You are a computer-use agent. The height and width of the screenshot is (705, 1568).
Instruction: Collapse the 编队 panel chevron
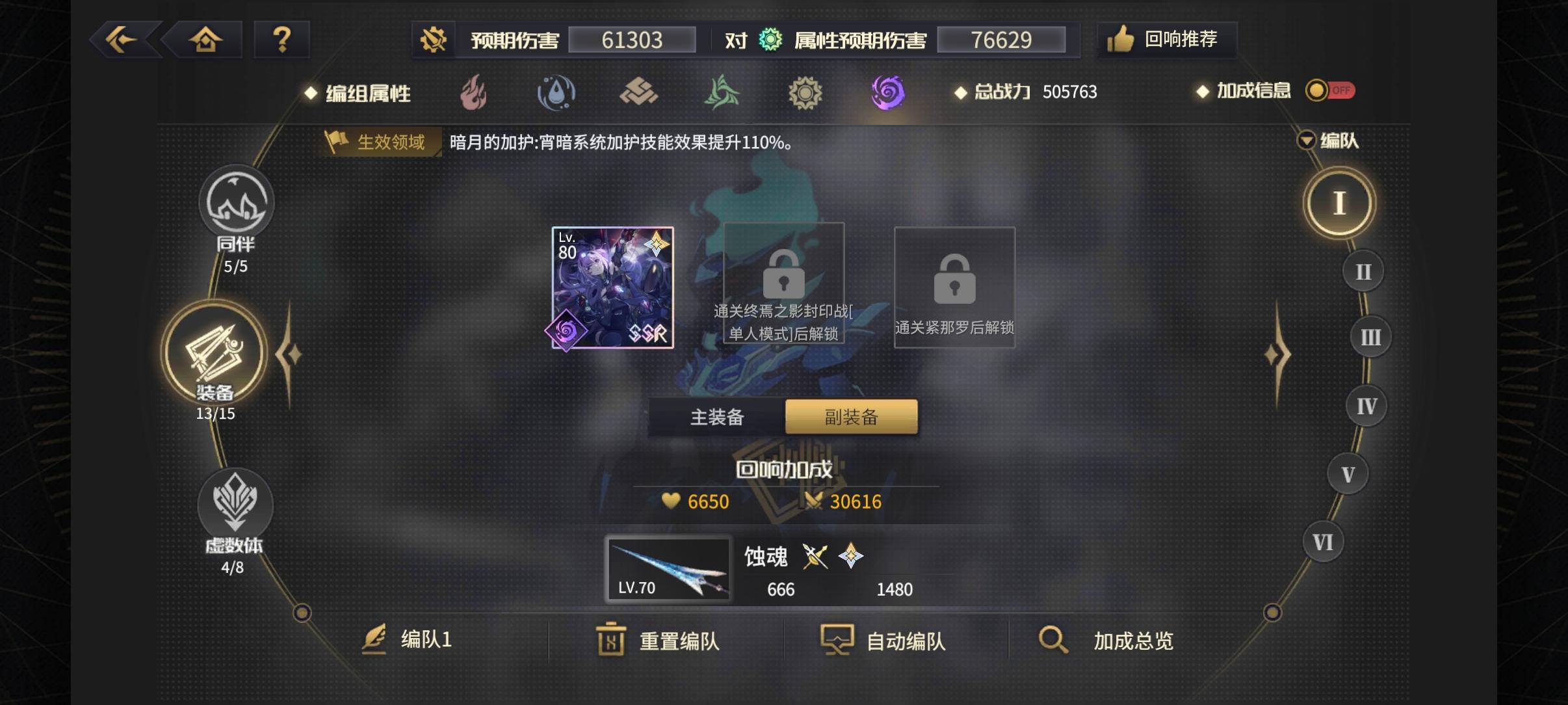pyautogui.click(x=1307, y=140)
